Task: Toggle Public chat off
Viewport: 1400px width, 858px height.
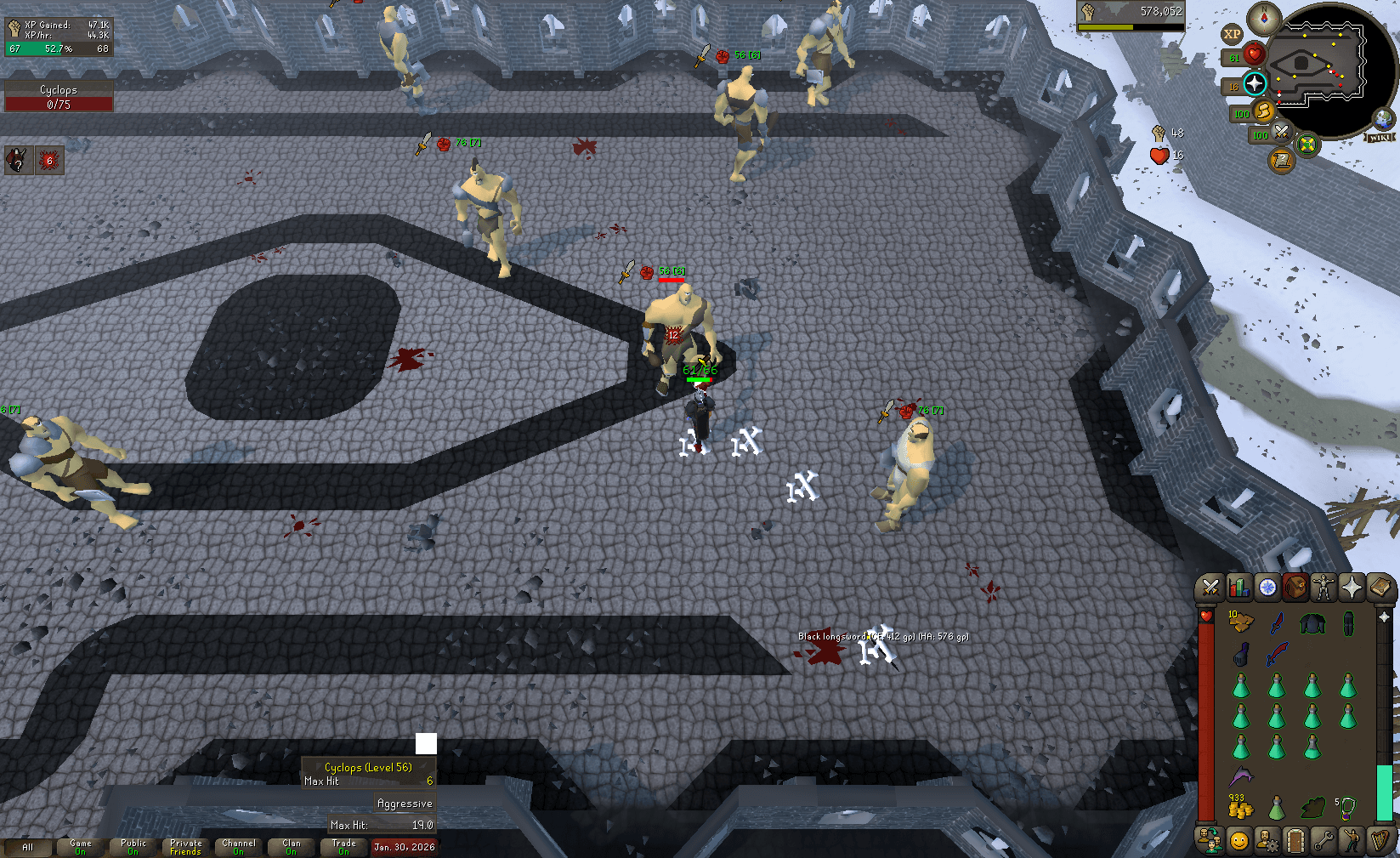Action: pyautogui.click(x=133, y=844)
